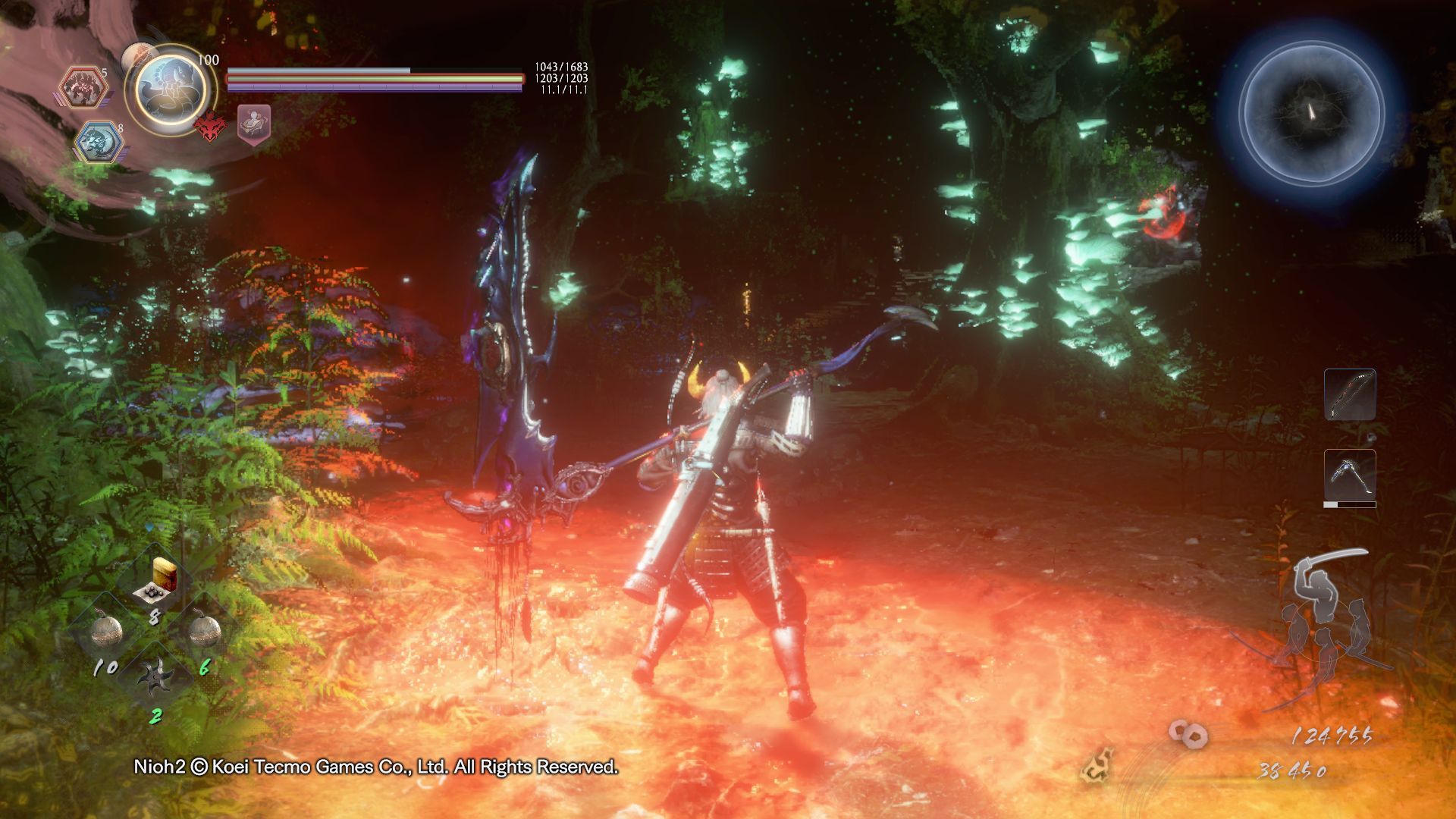Image resolution: width=1456 pixels, height=819 pixels.
Task: Activate the blue hexagon soul core
Action: coord(99,143)
